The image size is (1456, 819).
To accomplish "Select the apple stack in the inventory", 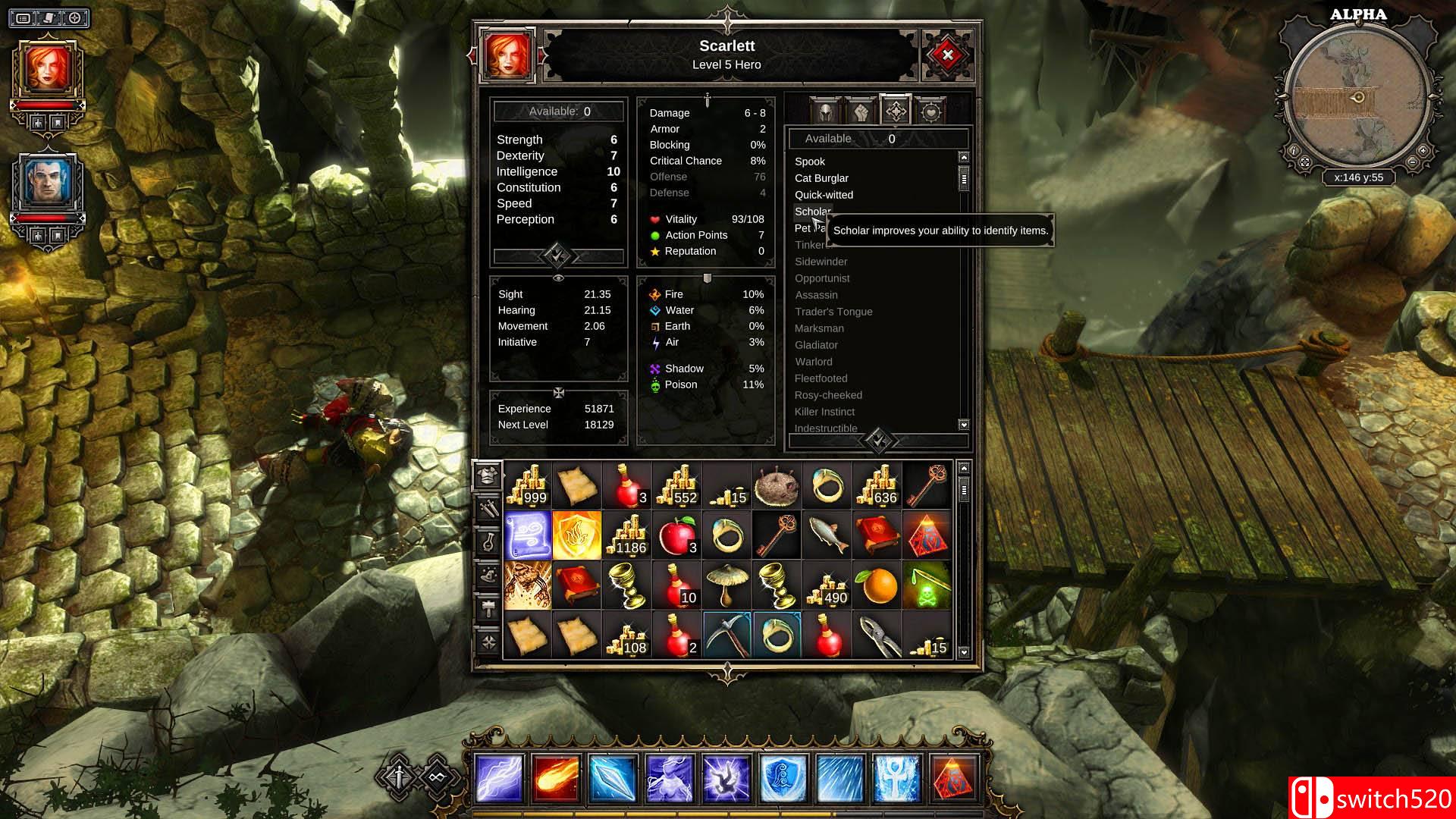I will [677, 535].
